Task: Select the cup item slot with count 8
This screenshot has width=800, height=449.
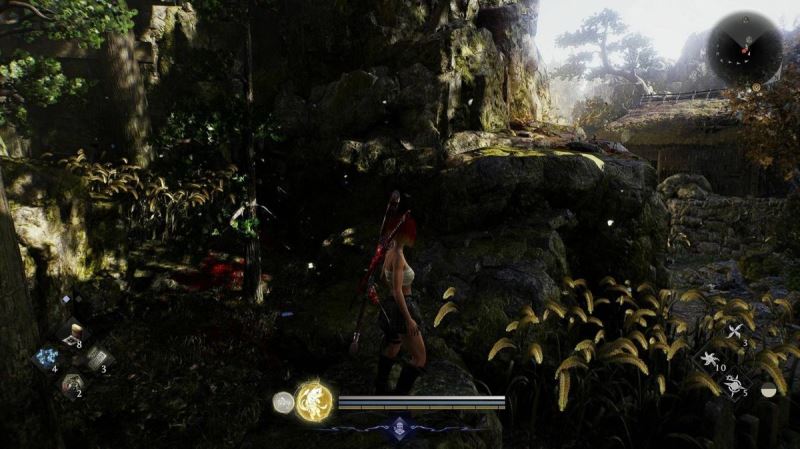Action: (x=71, y=334)
